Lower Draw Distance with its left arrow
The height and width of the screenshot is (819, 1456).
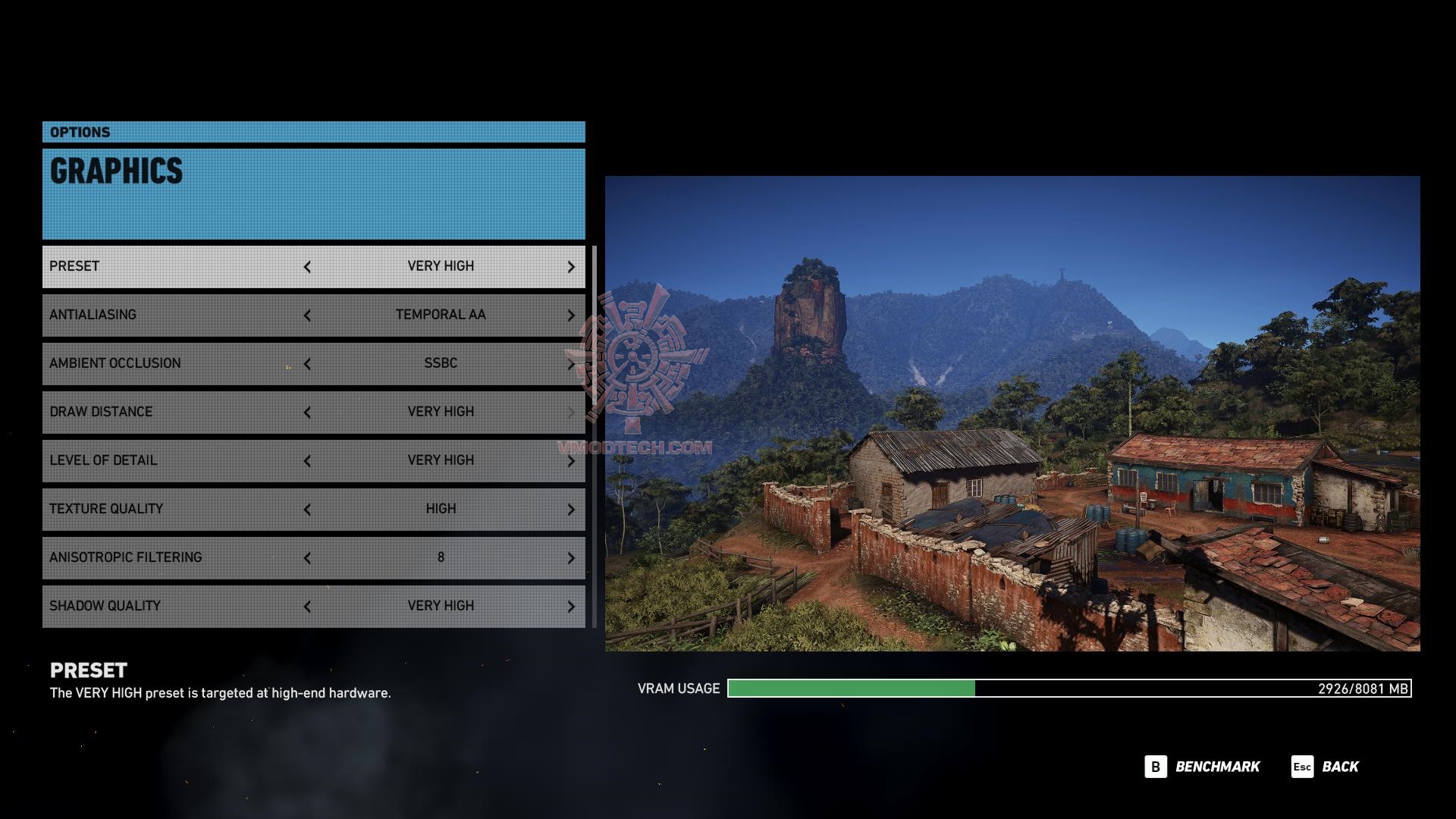[307, 413]
